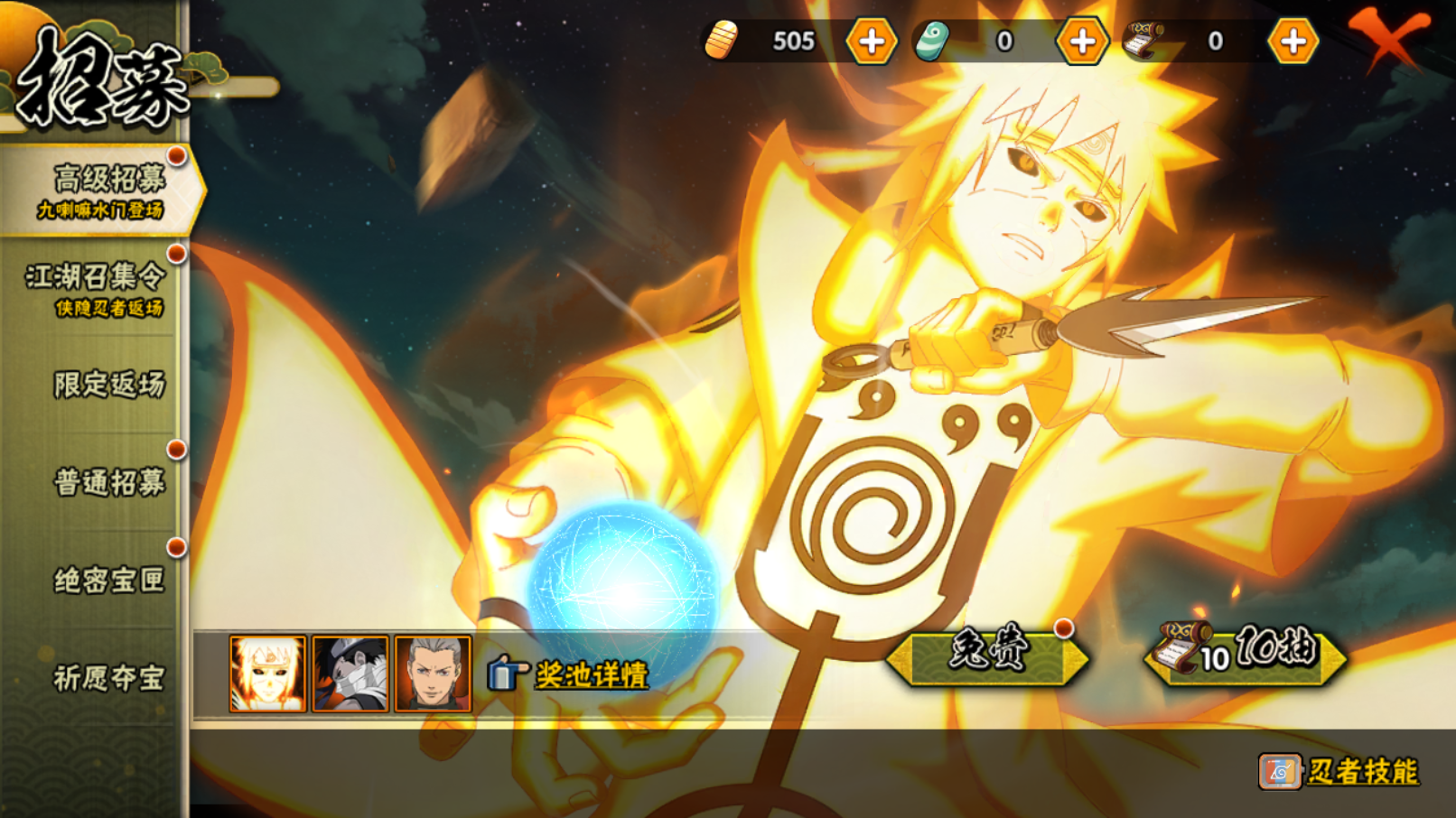Click the 免费 free recruit button
The height and width of the screenshot is (818, 1456).
click(987, 655)
